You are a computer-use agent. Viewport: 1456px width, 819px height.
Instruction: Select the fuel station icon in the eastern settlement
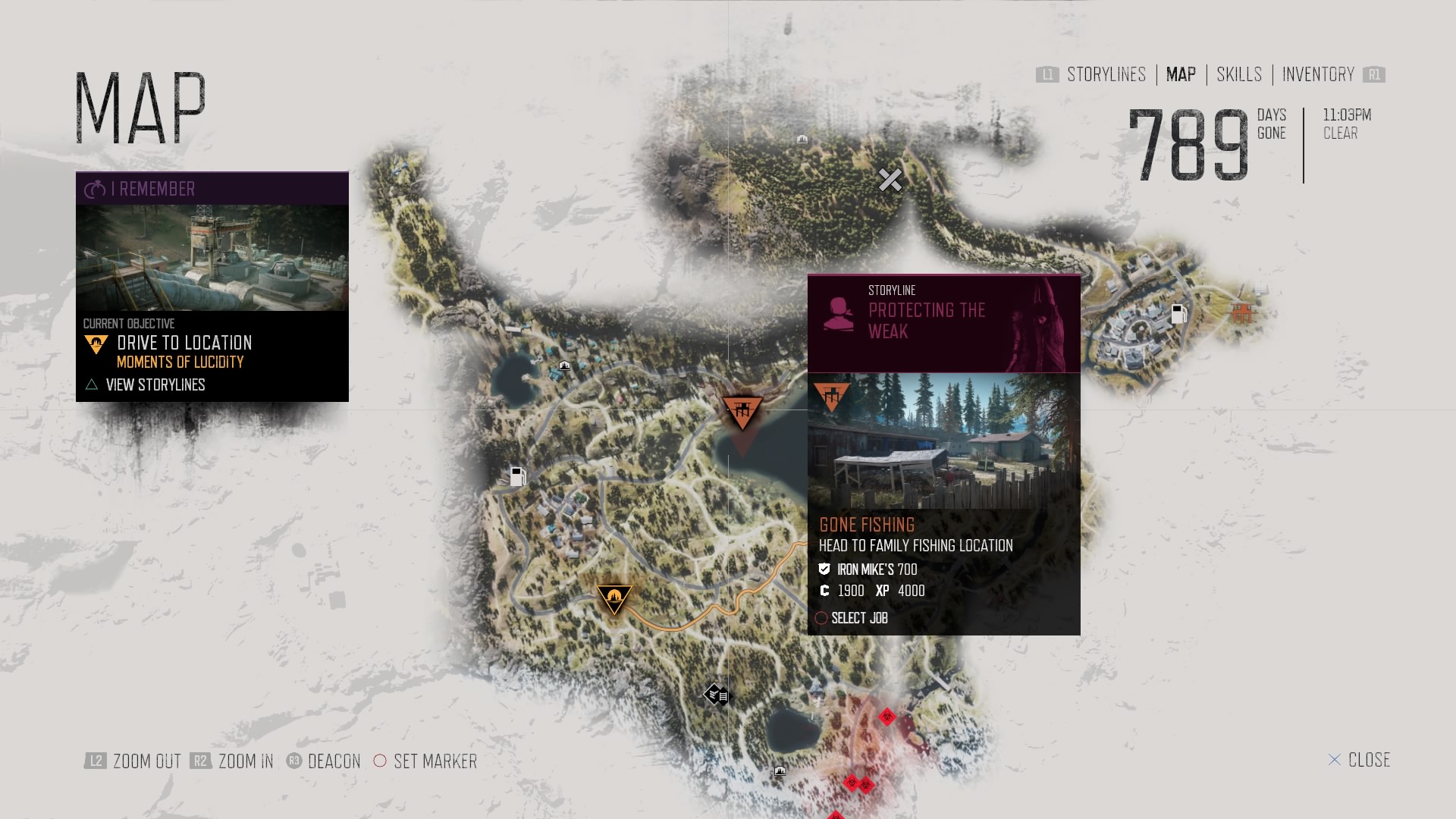(x=1179, y=314)
